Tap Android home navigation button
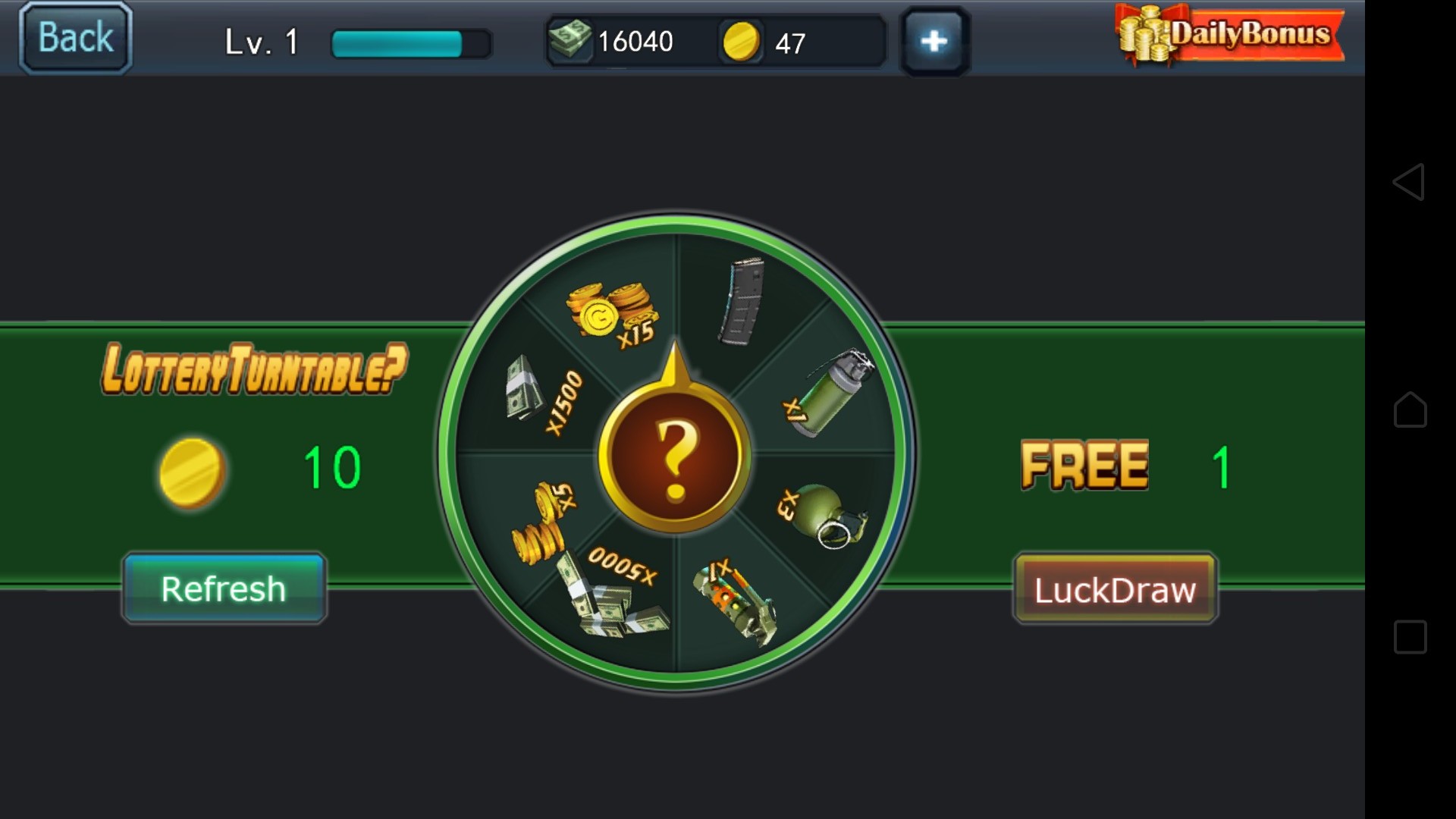This screenshot has height=819, width=1456. [x=1410, y=409]
